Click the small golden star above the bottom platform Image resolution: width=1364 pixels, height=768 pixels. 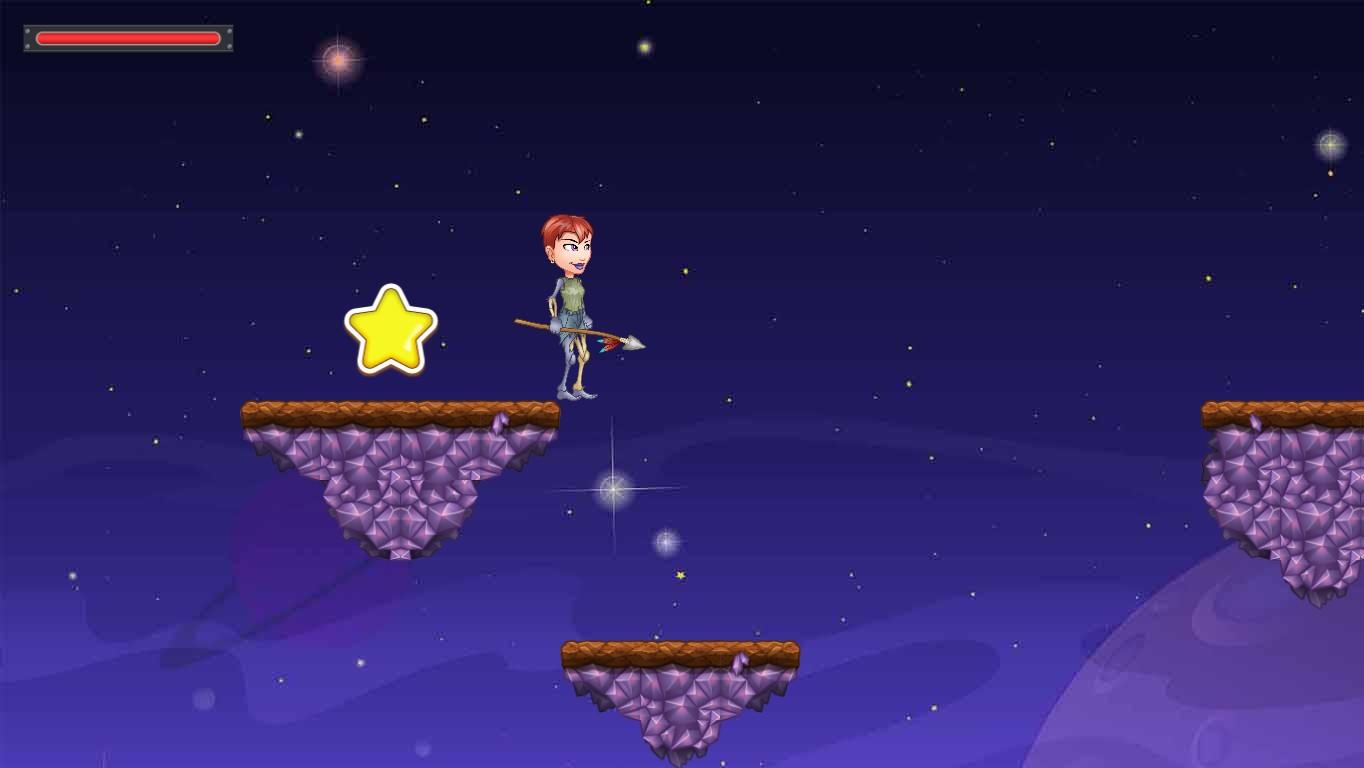point(680,576)
